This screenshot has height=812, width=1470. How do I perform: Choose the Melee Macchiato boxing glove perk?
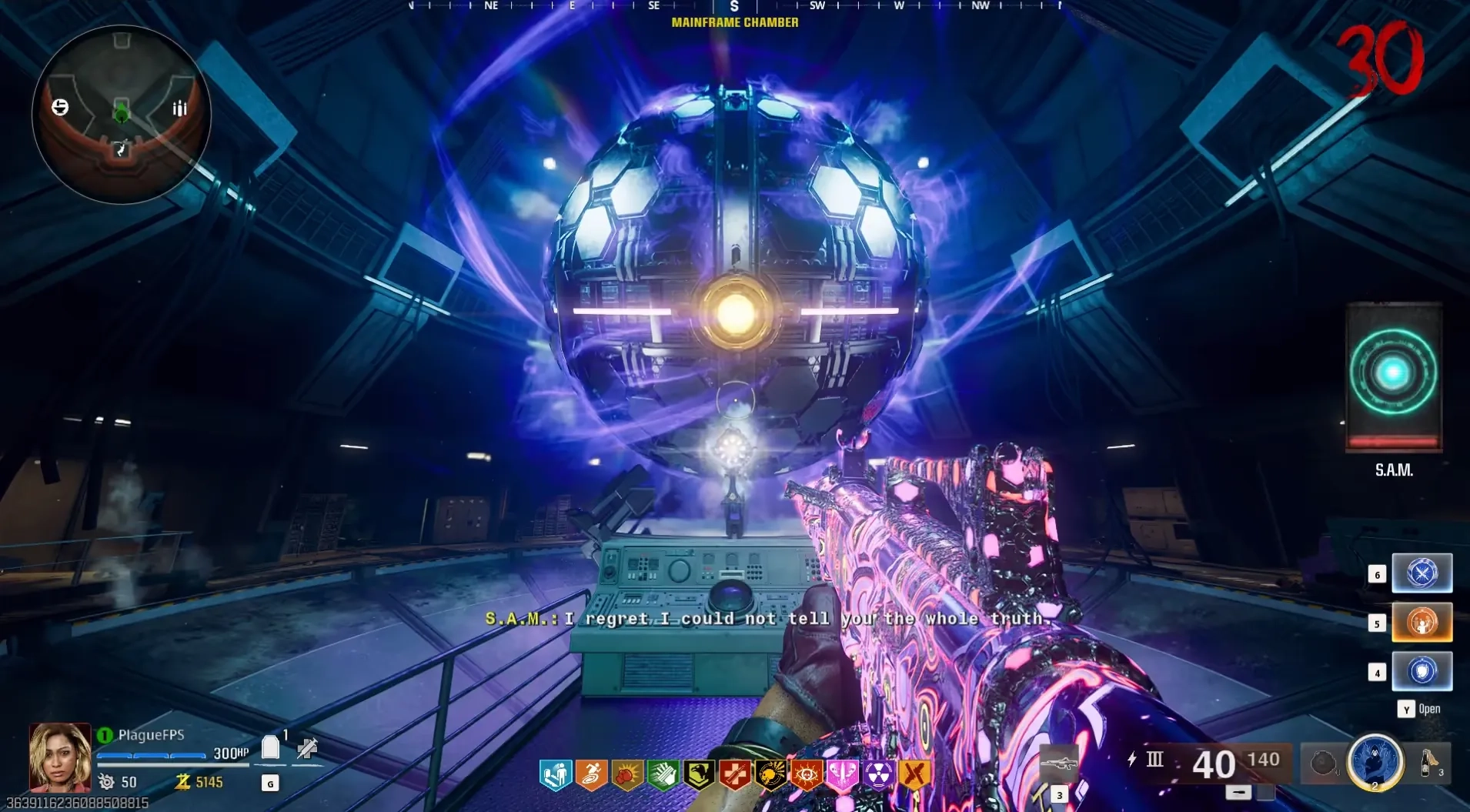click(x=627, y=775)
